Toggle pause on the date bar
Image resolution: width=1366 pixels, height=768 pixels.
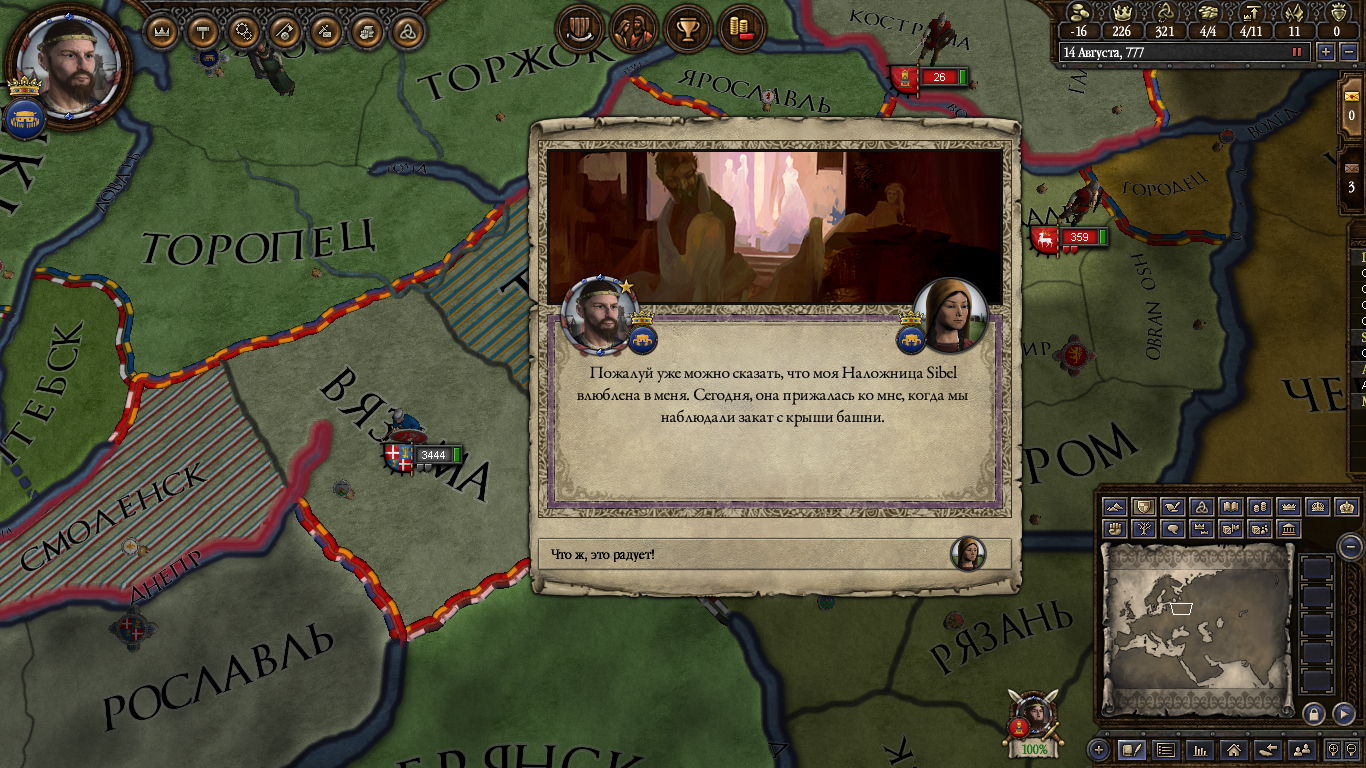[1298, 52]
